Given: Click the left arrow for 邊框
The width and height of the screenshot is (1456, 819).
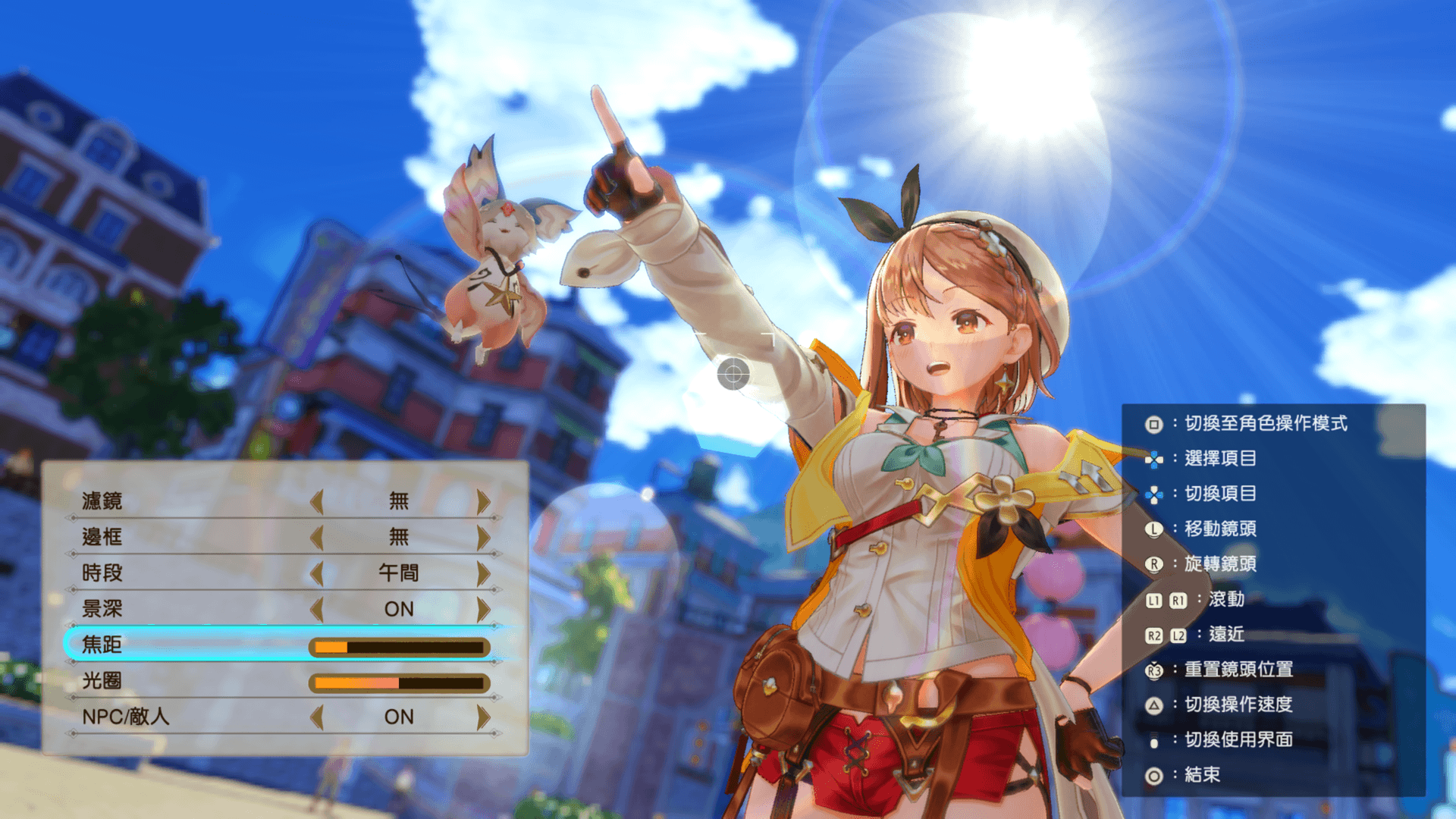Looking at the screenshot, I should (x=317, y=537).
